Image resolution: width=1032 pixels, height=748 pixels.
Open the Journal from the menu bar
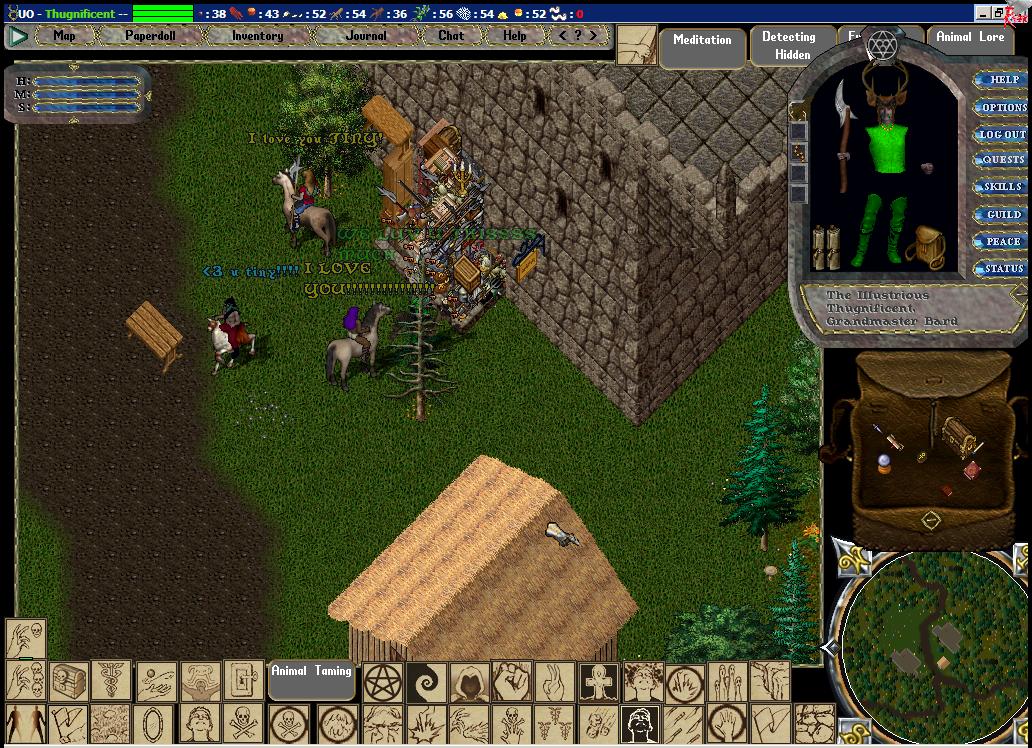click(366, 36)
